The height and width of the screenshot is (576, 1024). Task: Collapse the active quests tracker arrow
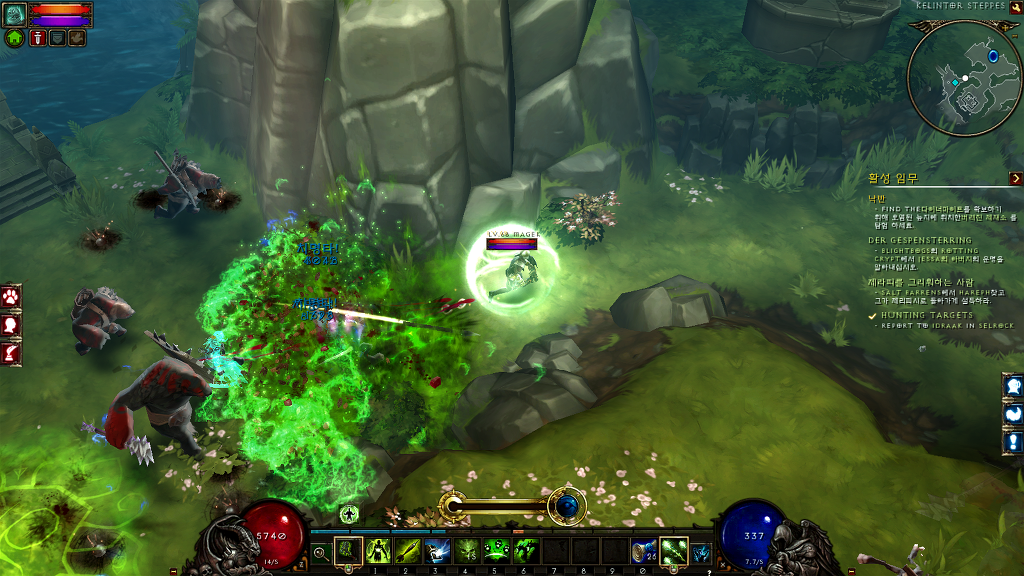(x=1015, y=178)
